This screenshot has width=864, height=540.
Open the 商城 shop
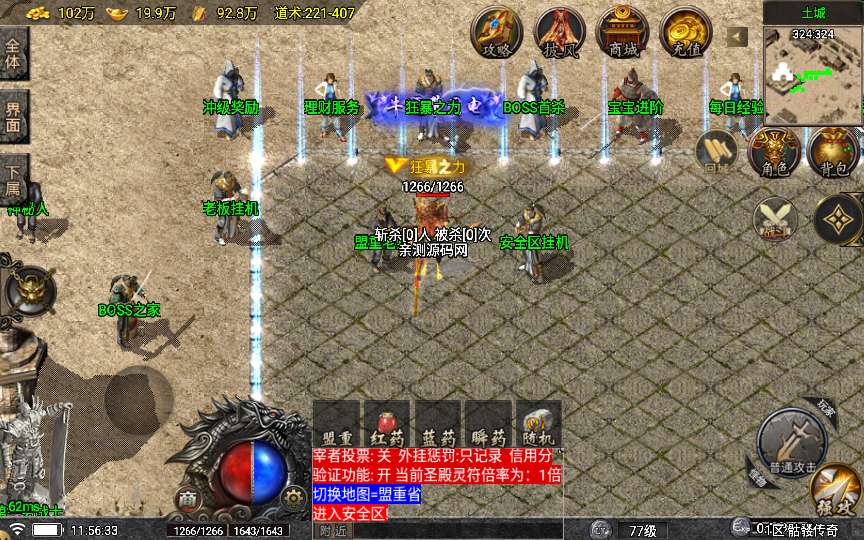tap(621, 33)
